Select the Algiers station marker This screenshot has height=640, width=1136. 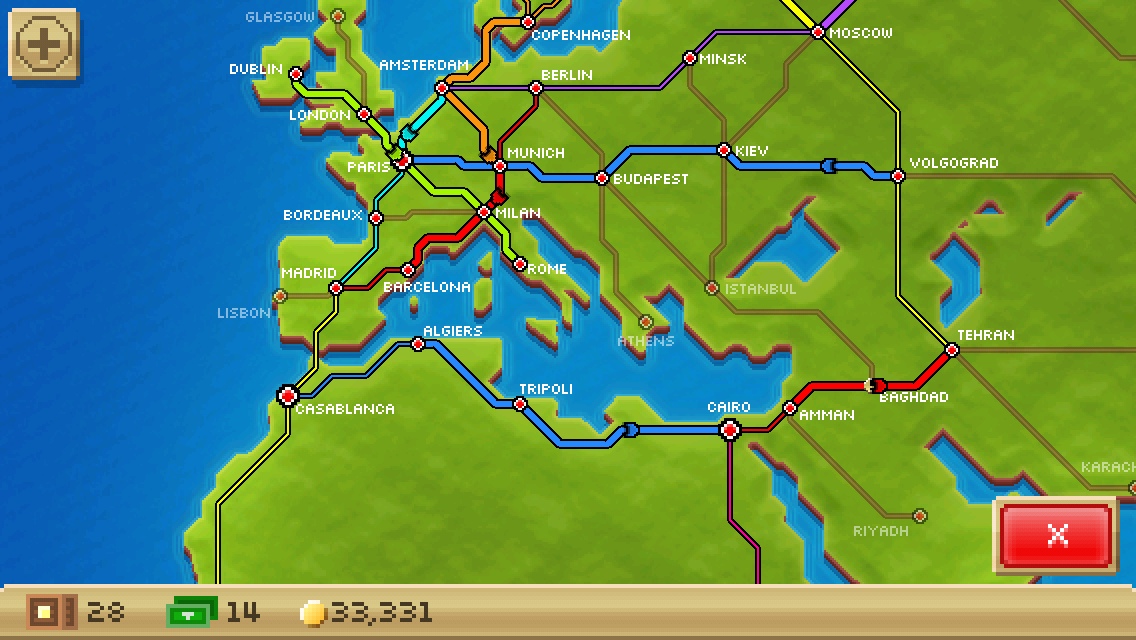click(x=418, y=344)
